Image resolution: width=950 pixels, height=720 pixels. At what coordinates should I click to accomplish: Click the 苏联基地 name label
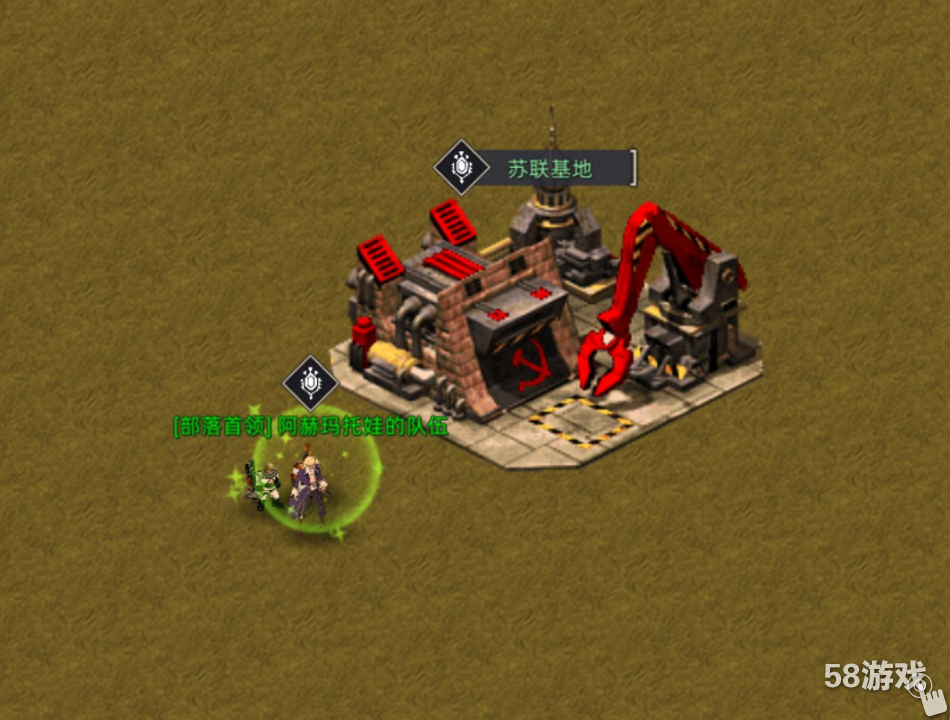(x=551, y=169)
